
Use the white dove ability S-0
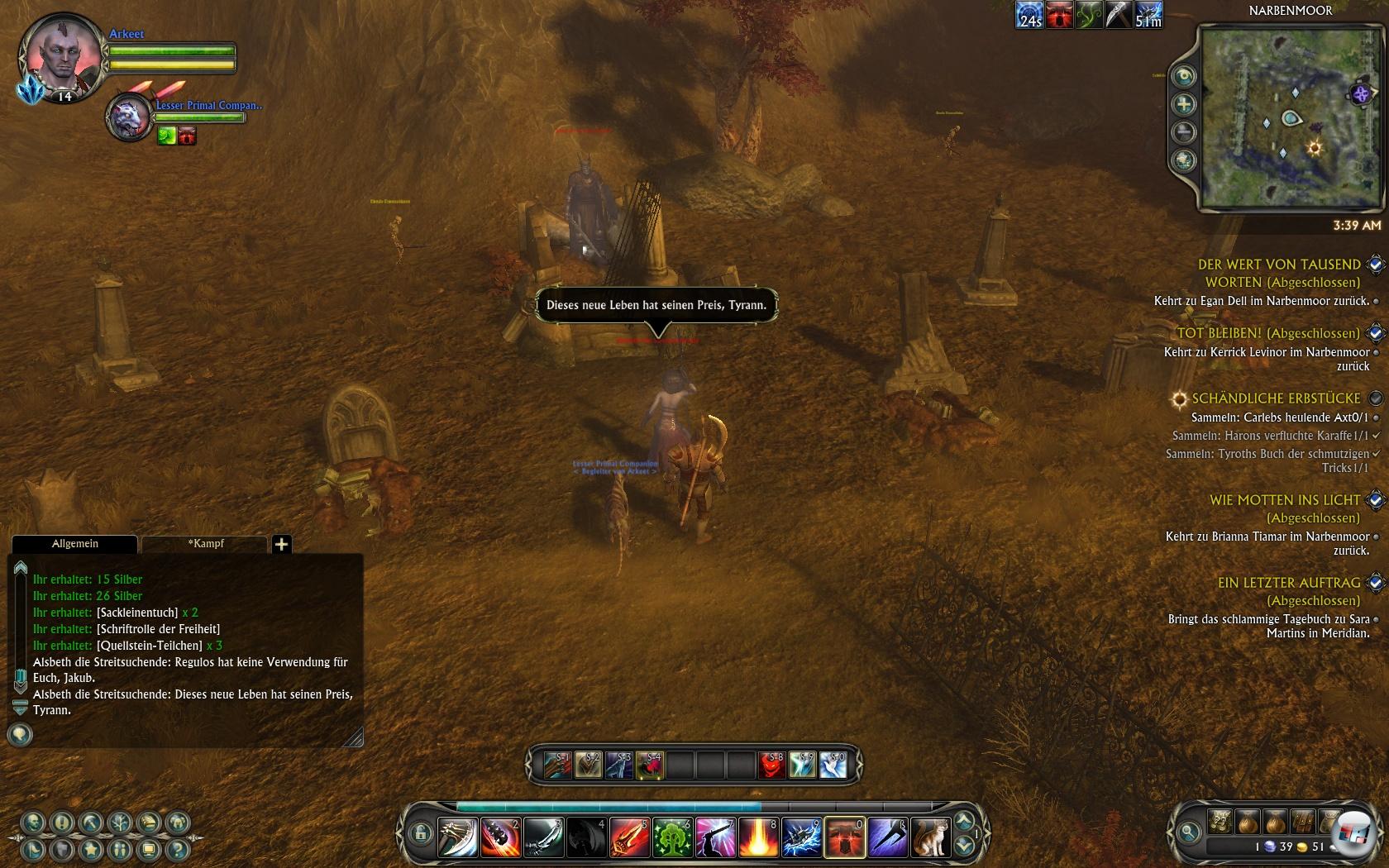833,765
